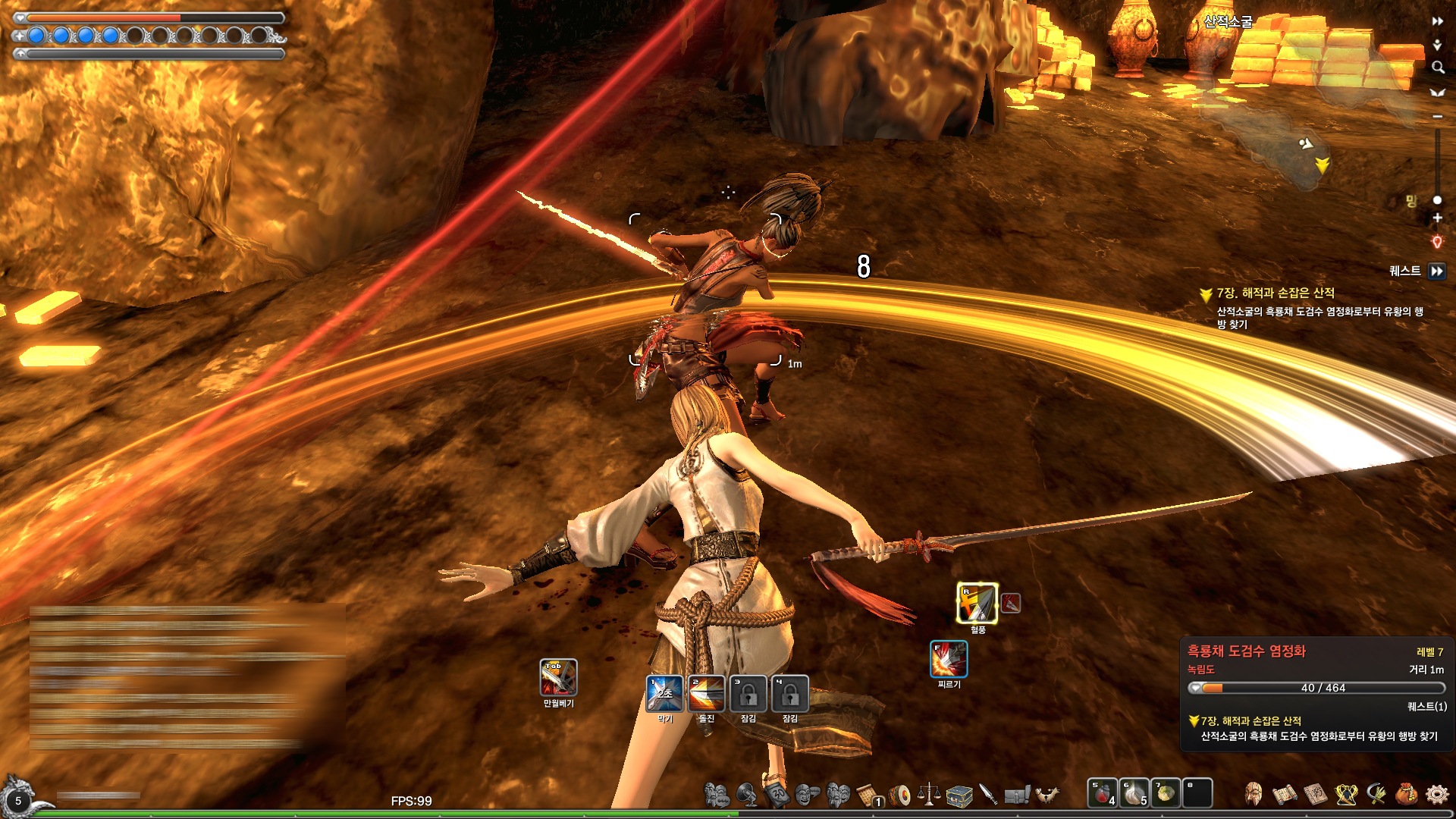Trigger the 혈풍 skill icon
This screenshot has width=1456, height=819.
pos(977,604)
